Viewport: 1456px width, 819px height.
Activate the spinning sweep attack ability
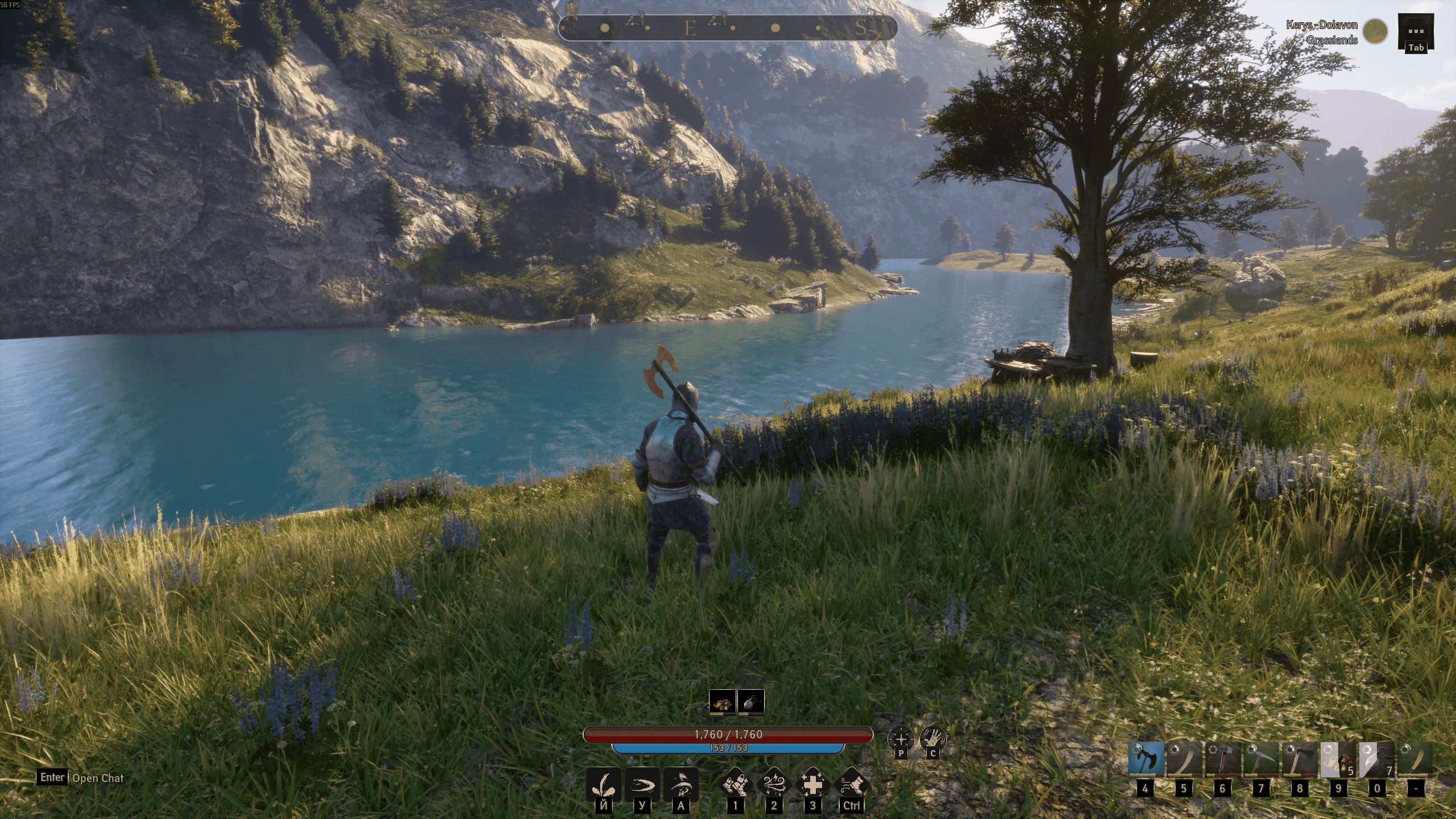click(680, 786)
